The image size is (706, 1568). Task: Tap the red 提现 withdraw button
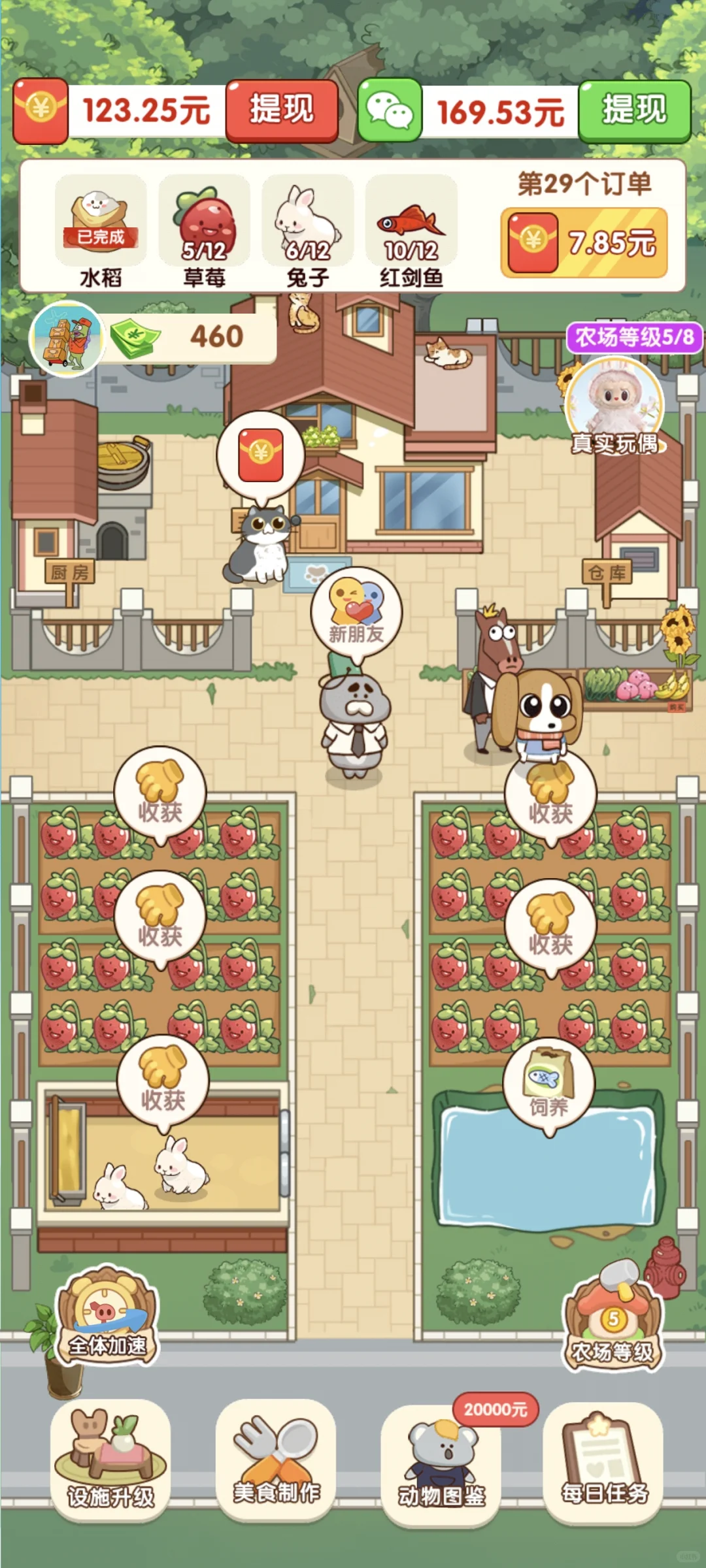coord(282,110)
